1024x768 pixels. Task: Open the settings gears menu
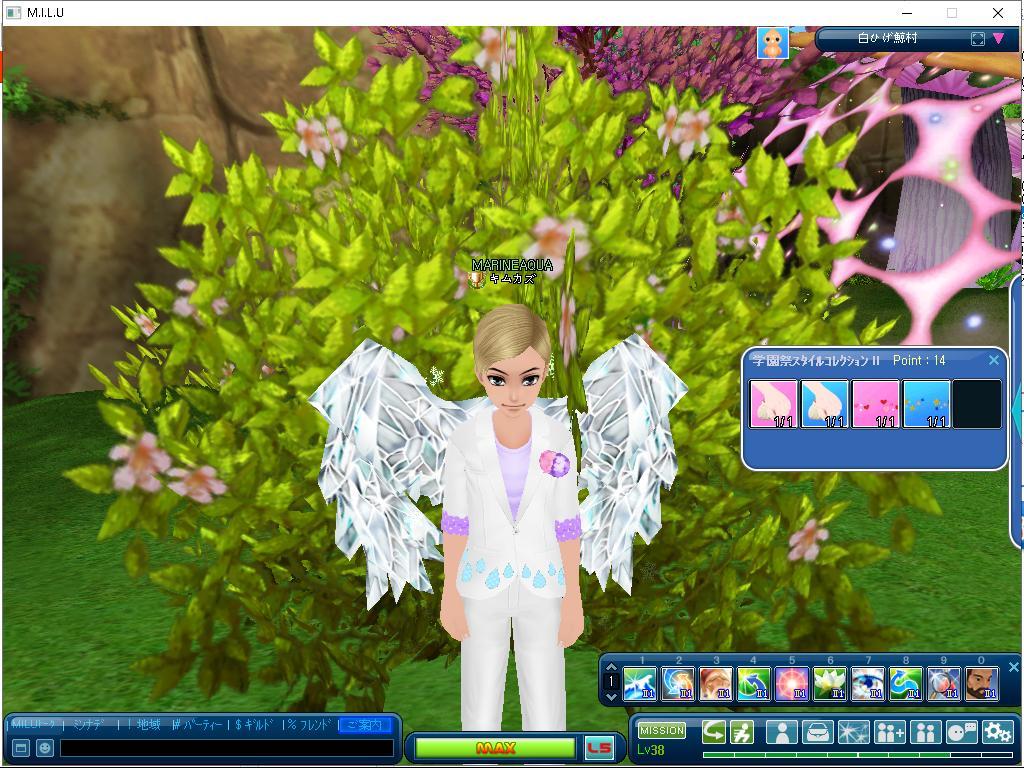pyautogui.click(x=997, y=732)
